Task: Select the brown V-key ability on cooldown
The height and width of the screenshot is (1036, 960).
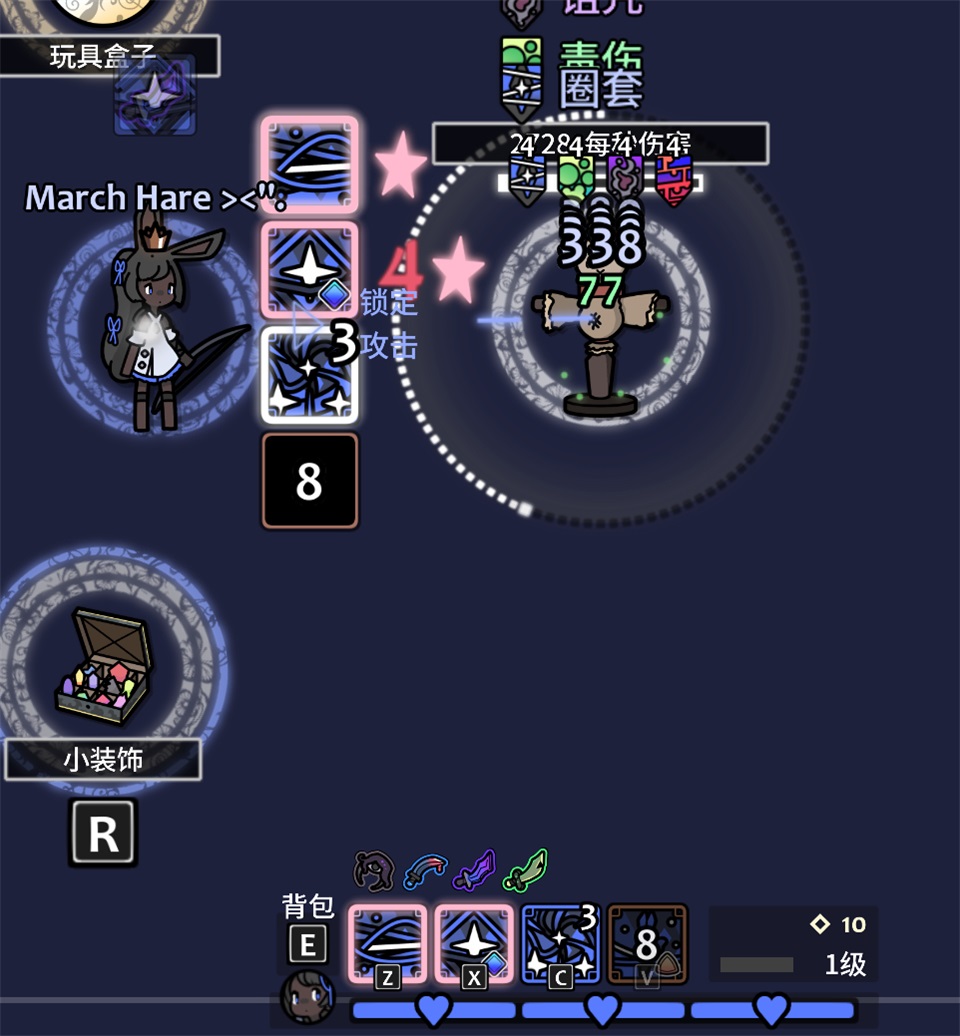Action: coord(647,944)
